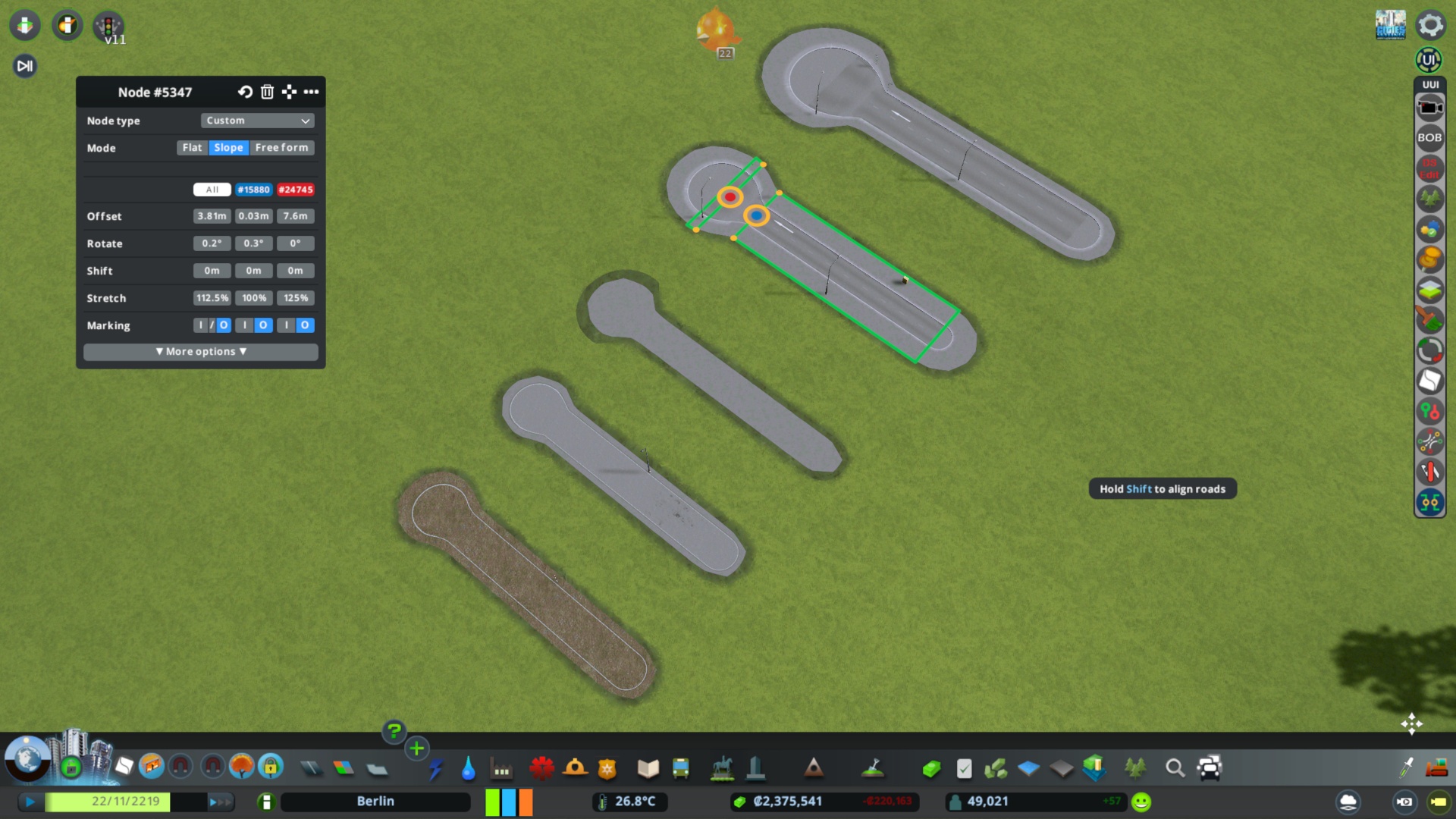1456x819 pixels.
Task: Expand More options in the Node panel
Action: tap(200, 351)
